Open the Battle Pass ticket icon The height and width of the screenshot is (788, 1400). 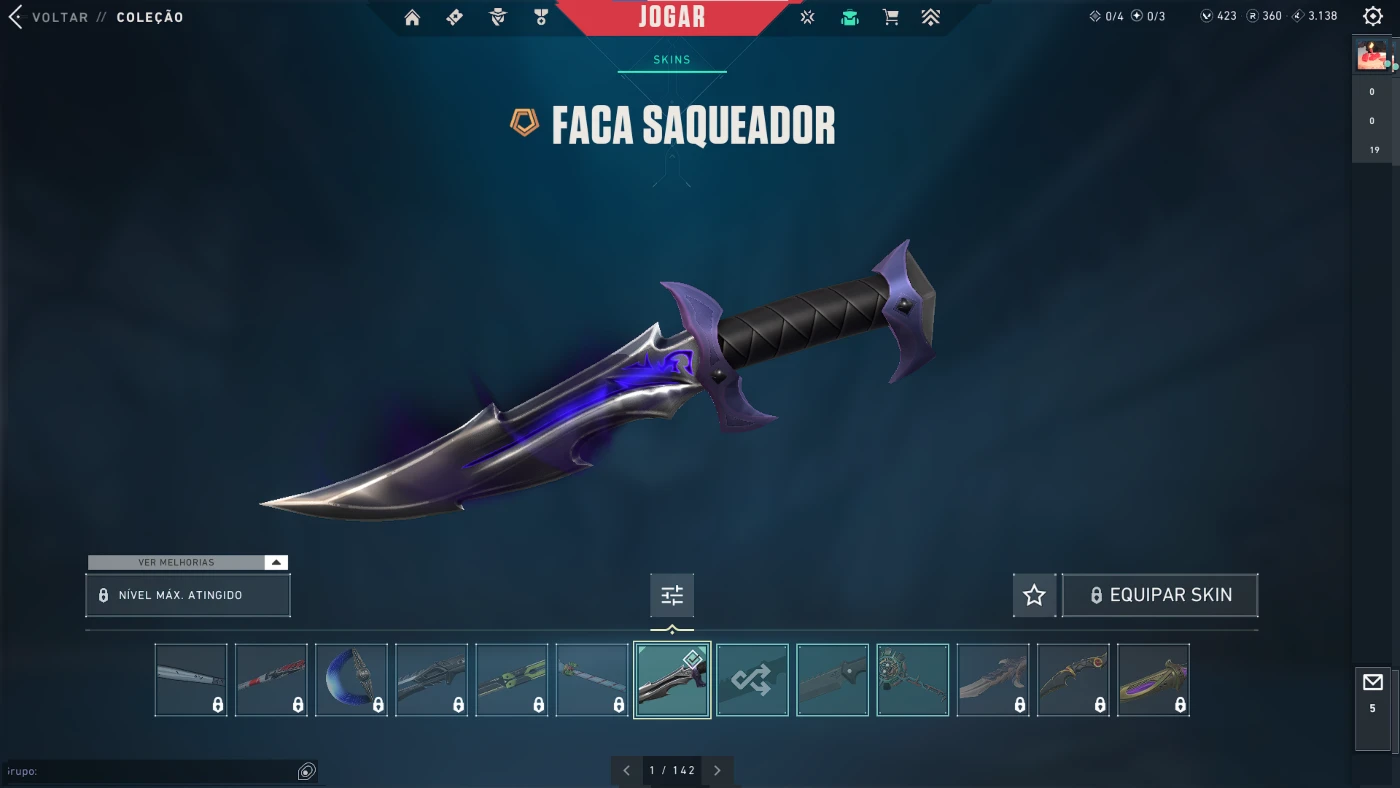454,17
